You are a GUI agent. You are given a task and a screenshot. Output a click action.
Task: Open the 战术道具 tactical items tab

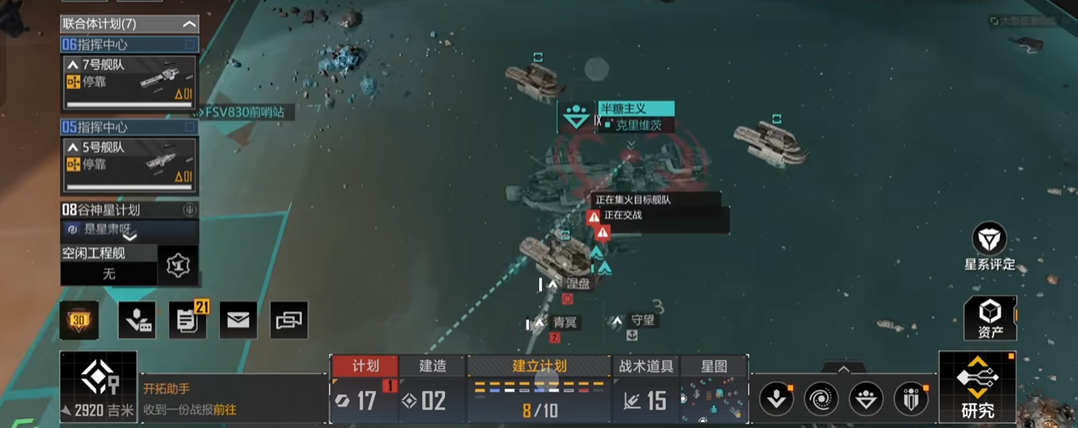coord(646,367)
